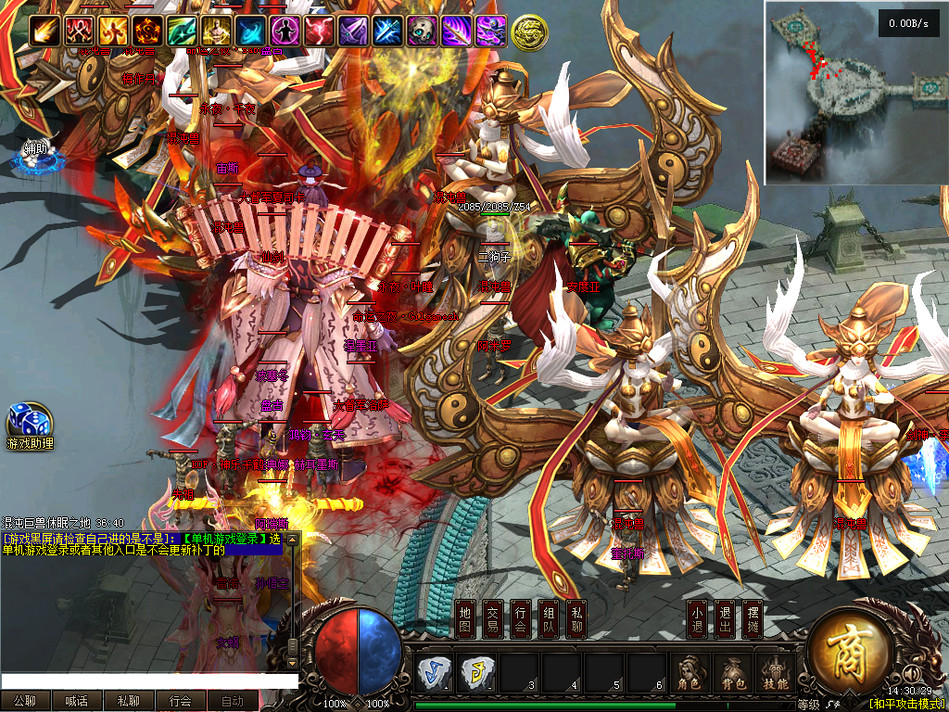Open the 背包 backpack
The width and height of the screenshot is (949, 712).
click(732, 673)
